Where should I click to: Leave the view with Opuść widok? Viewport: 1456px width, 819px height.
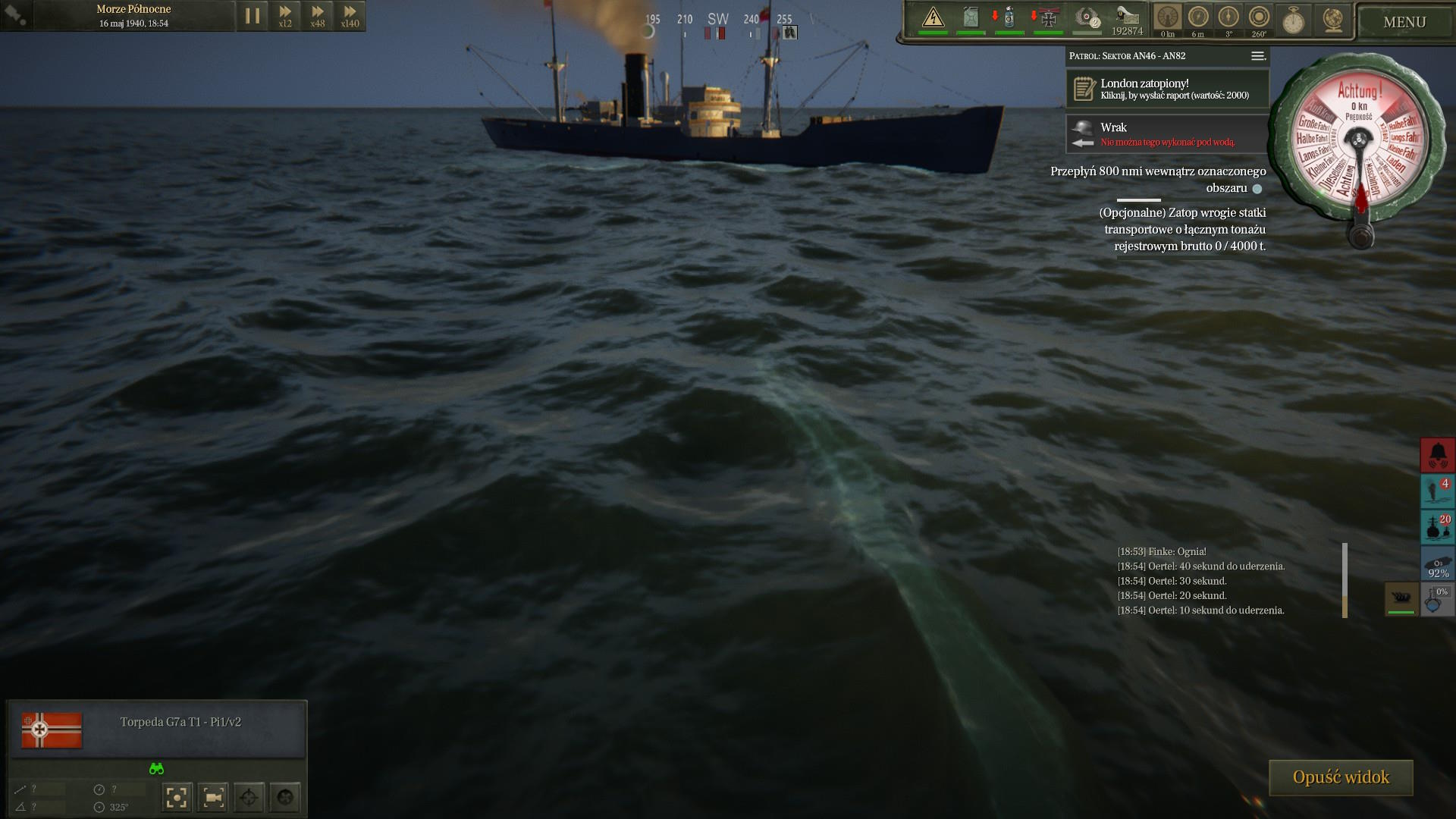click(1341, 777)
